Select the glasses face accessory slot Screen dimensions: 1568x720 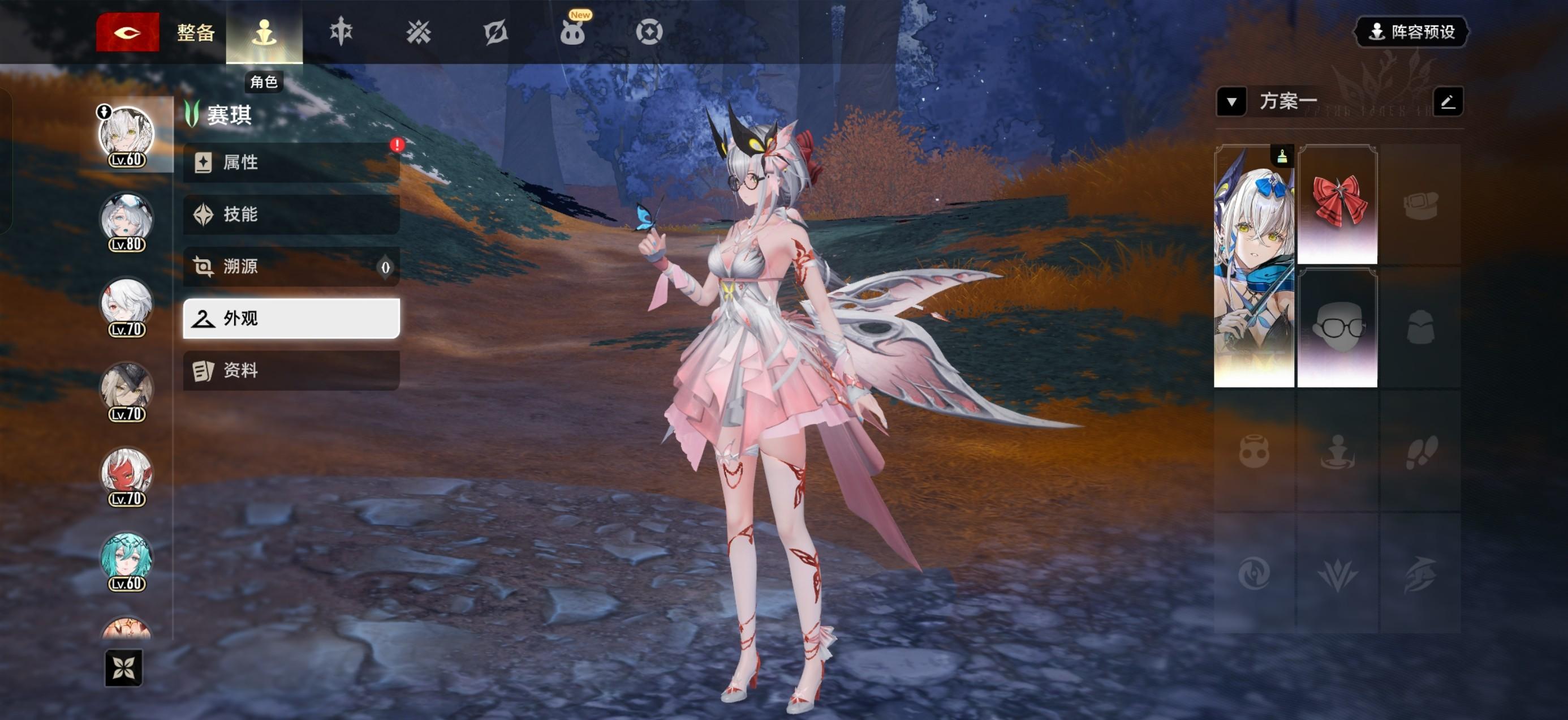point(1337,328)
